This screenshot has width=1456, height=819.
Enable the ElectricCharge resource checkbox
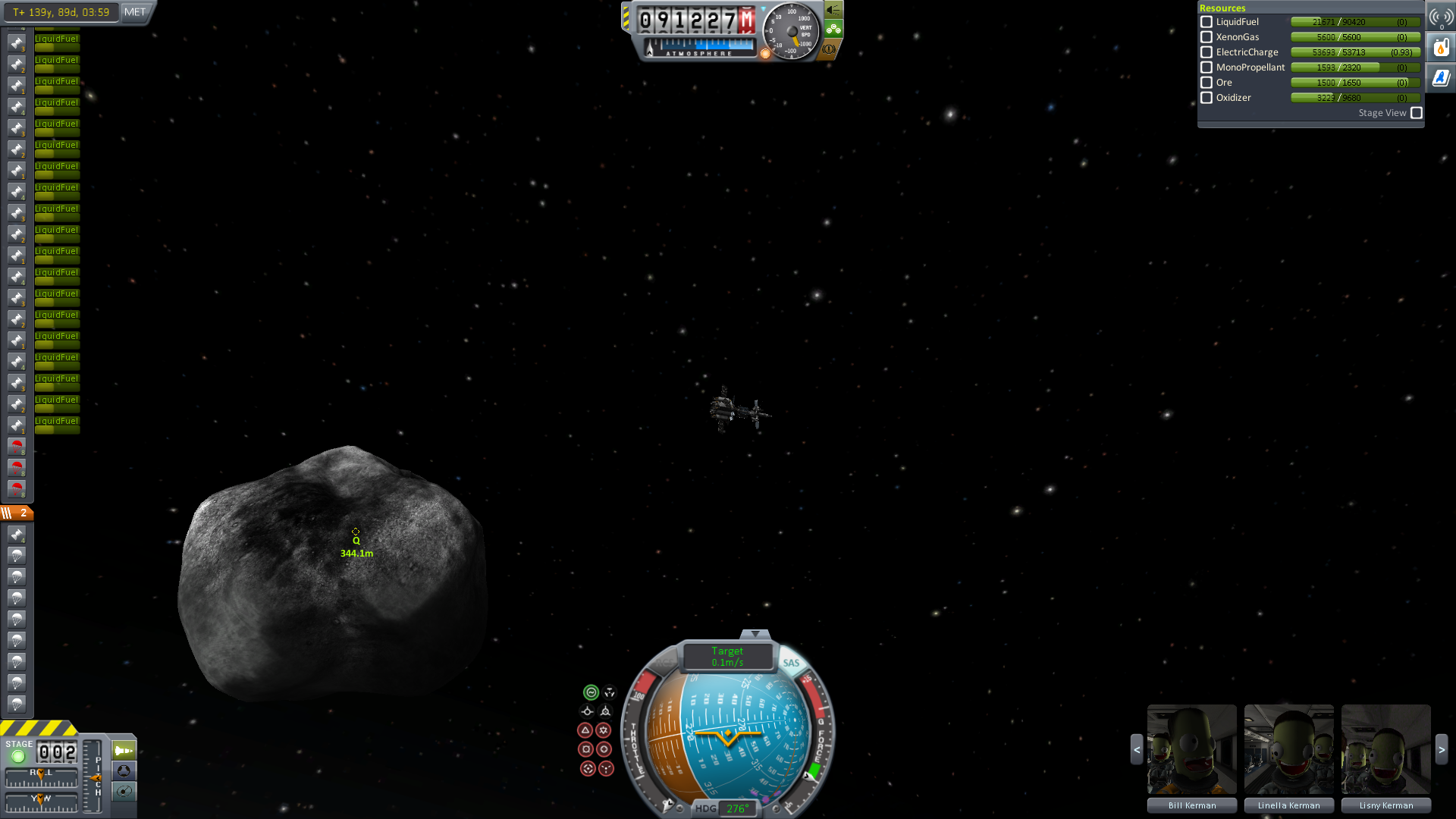[1207, 52]
